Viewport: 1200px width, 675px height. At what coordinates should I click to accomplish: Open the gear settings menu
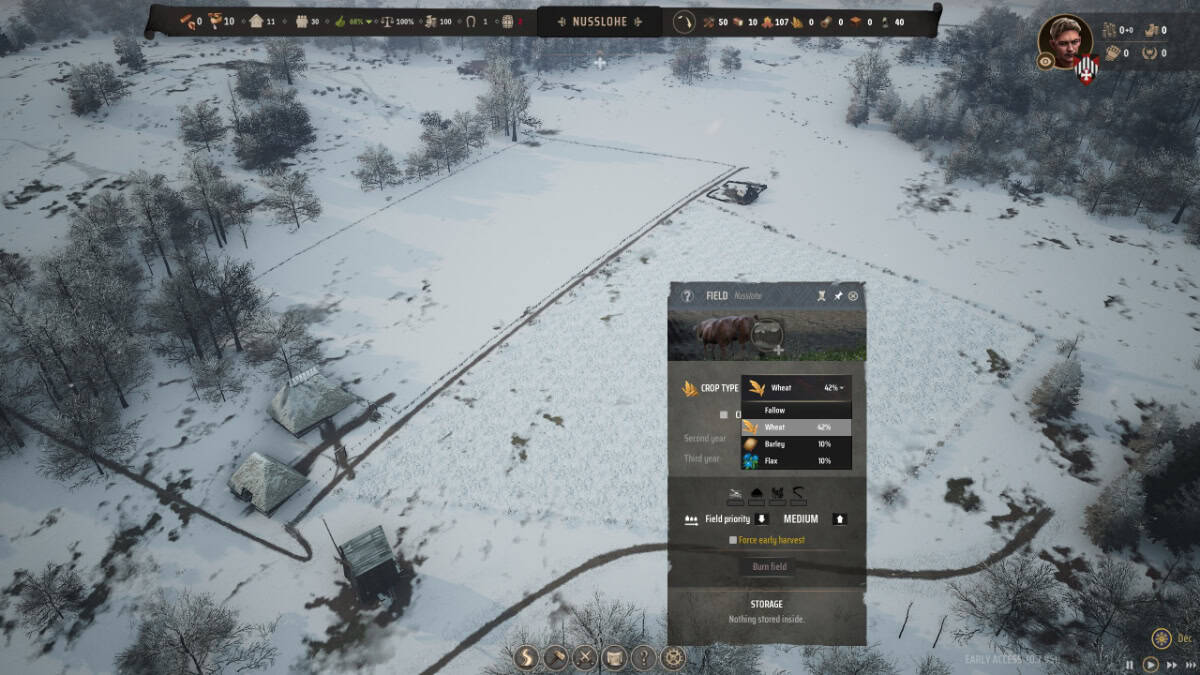(674, 657)
